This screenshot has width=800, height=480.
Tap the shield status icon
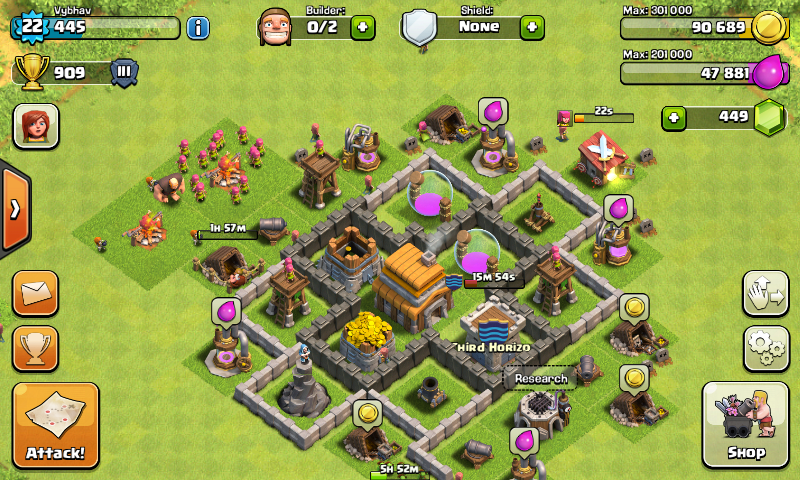click(x=419, y=27)
